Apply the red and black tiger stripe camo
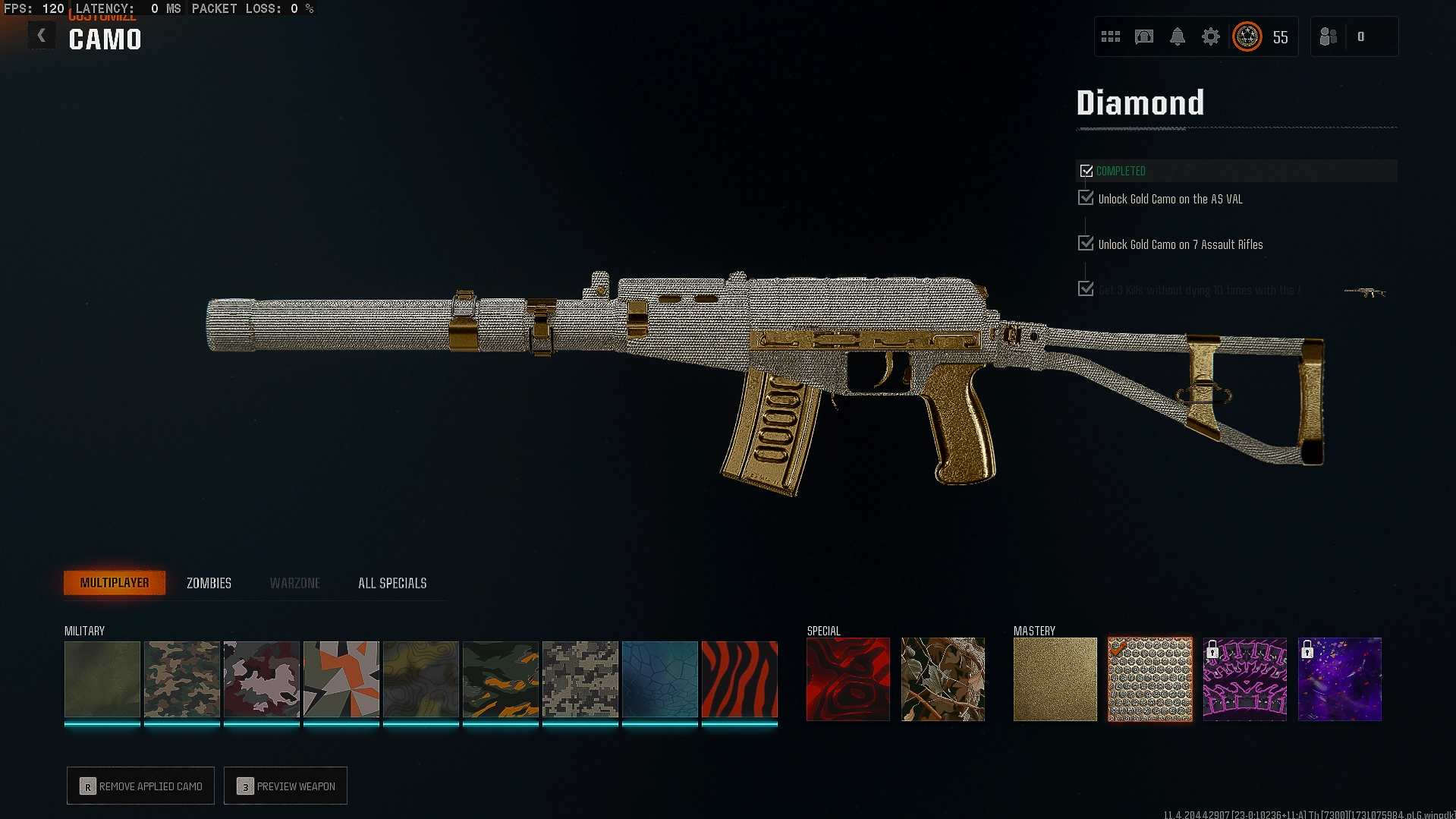 click(x=739, y=679)
